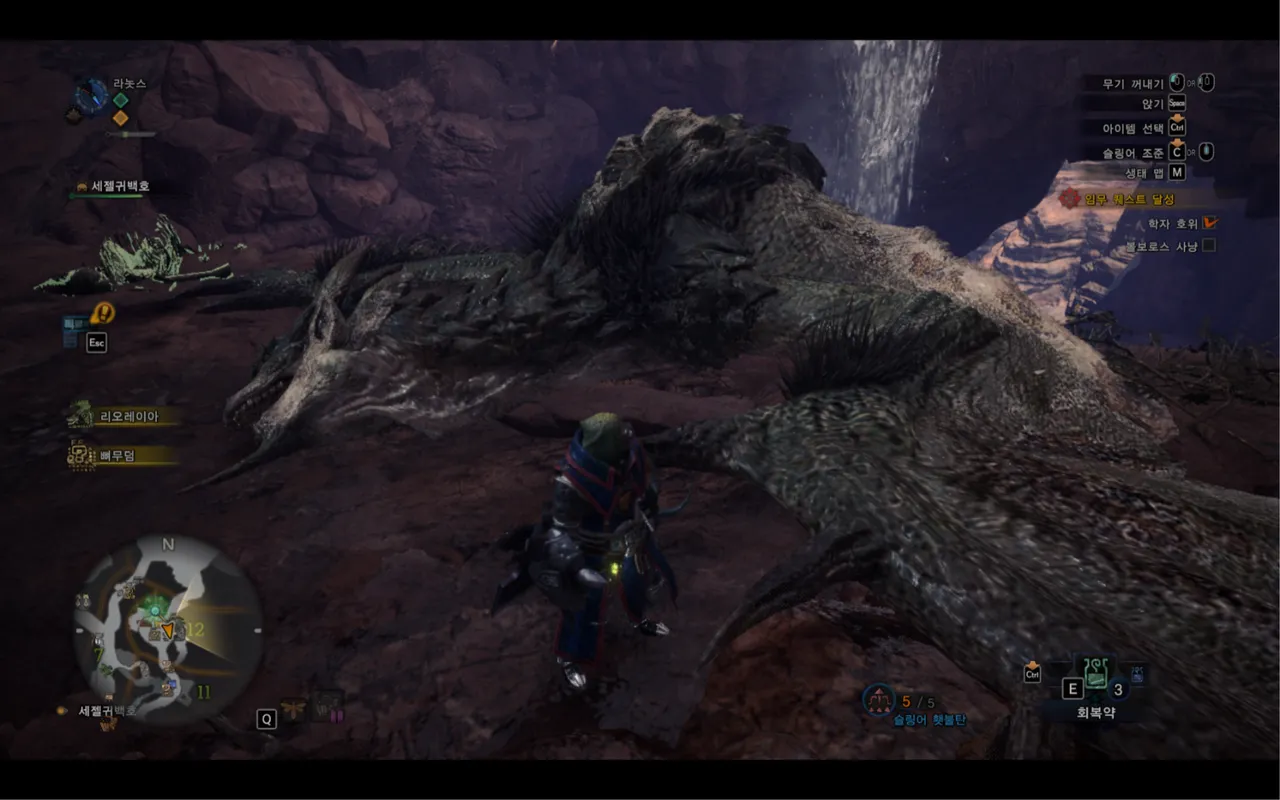Click the green diamond status icon

[120, 100]
